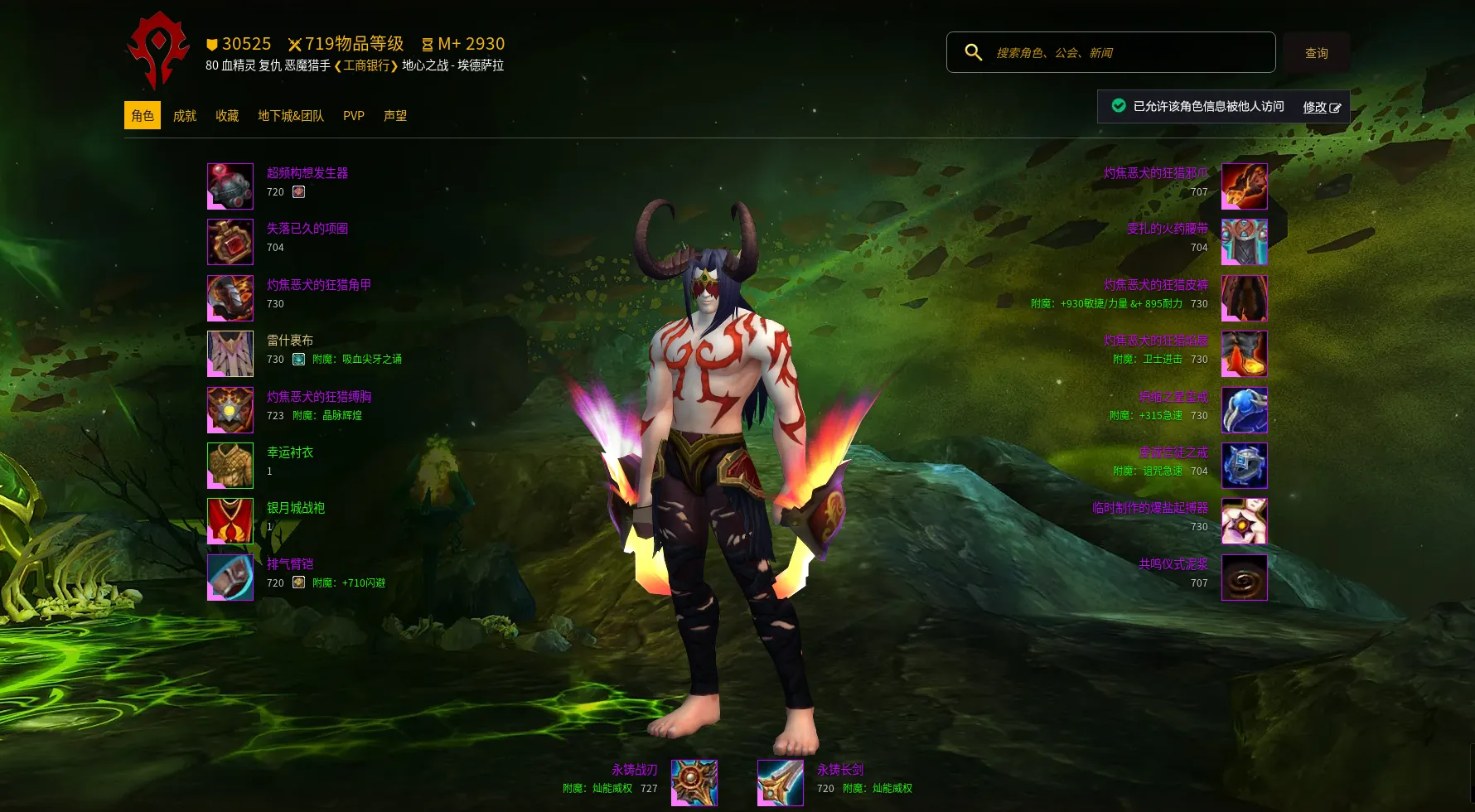Click the 排气臂铠 bracer icon
The width and height of the screenshot is (1475, 812).
click(x=230, y=578)
